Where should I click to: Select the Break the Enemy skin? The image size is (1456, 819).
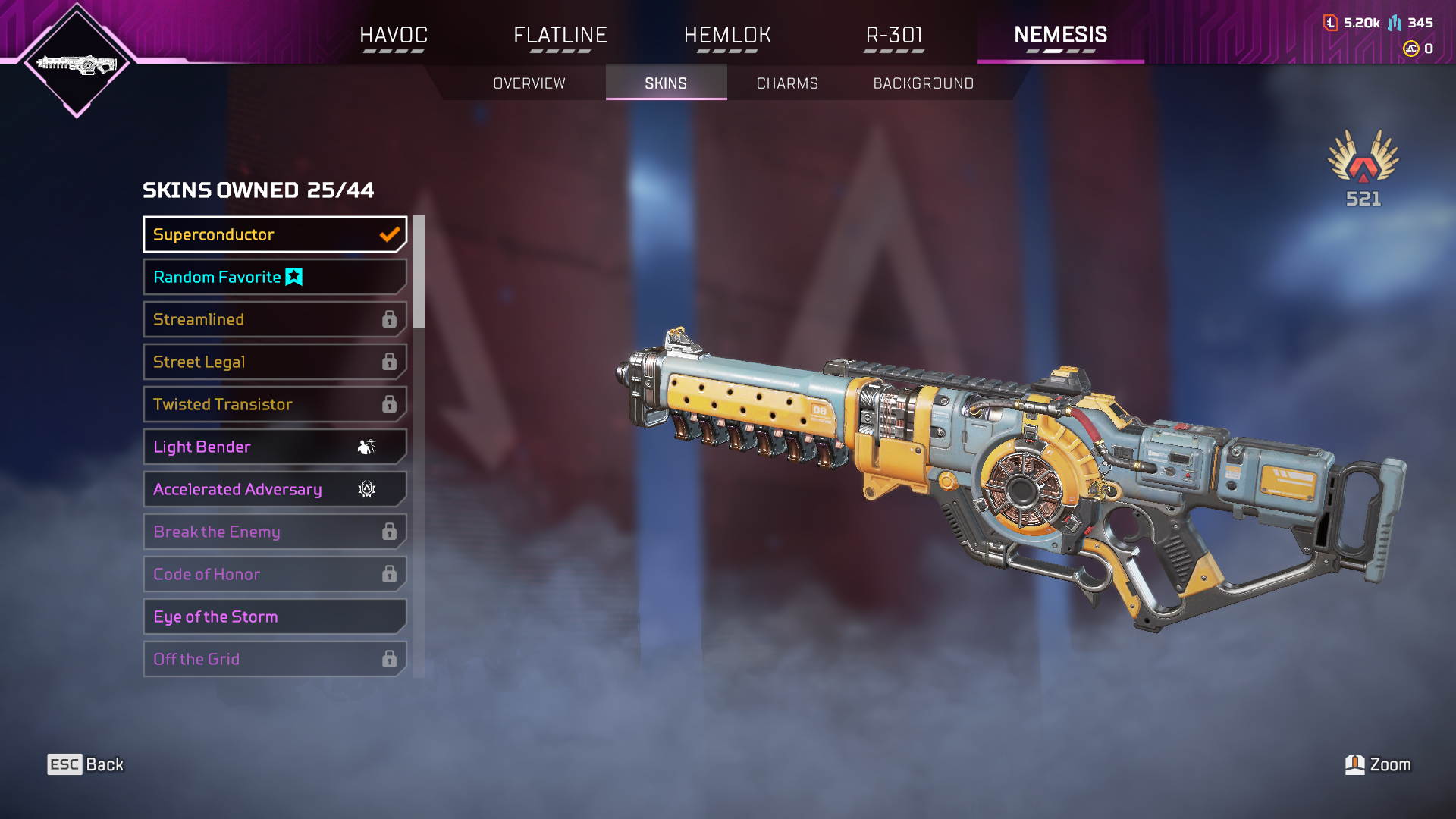[x=275, y=532]
